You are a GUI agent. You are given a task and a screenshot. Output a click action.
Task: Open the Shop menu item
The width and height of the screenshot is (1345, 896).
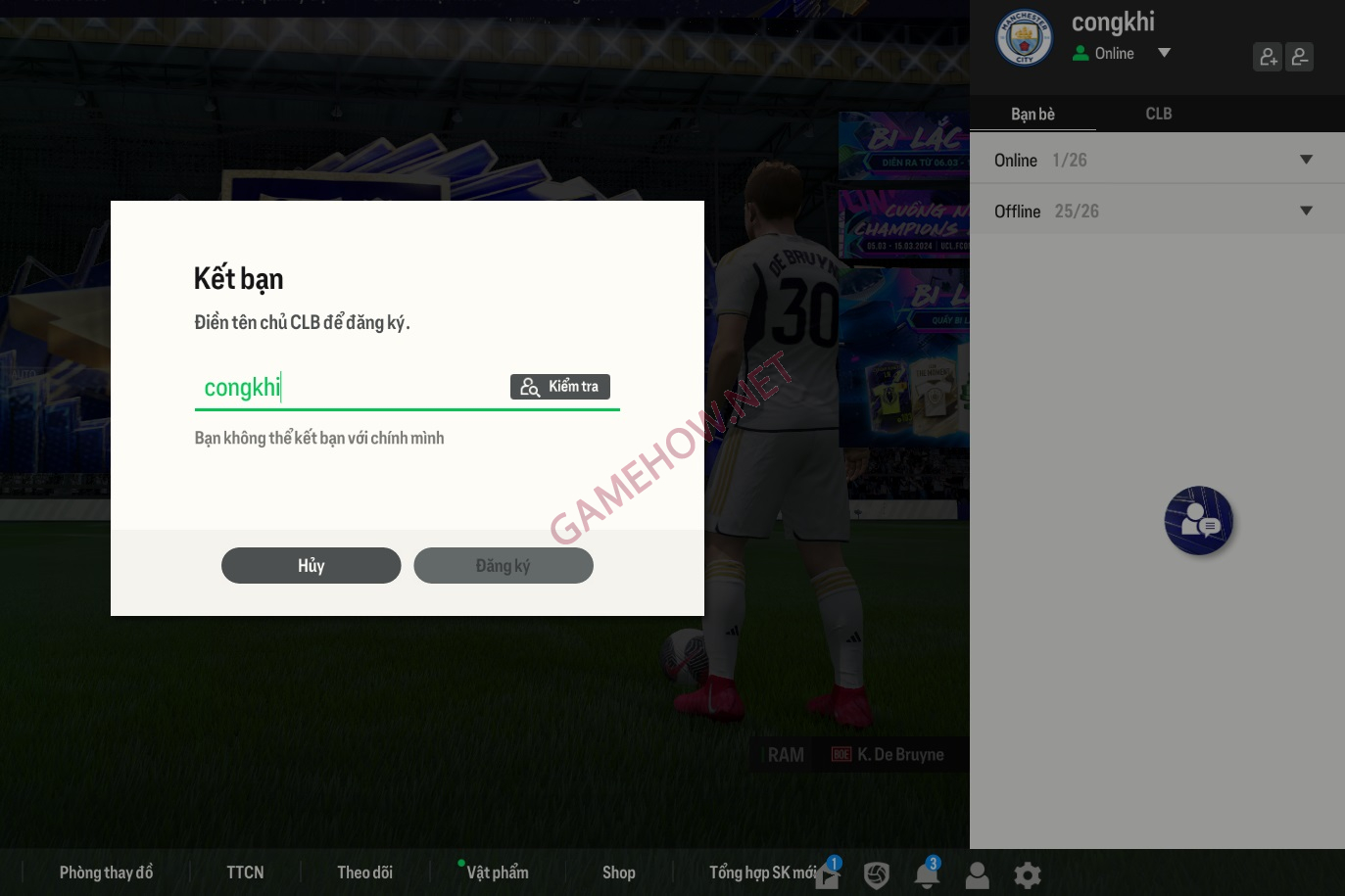[x=619, y=872]
